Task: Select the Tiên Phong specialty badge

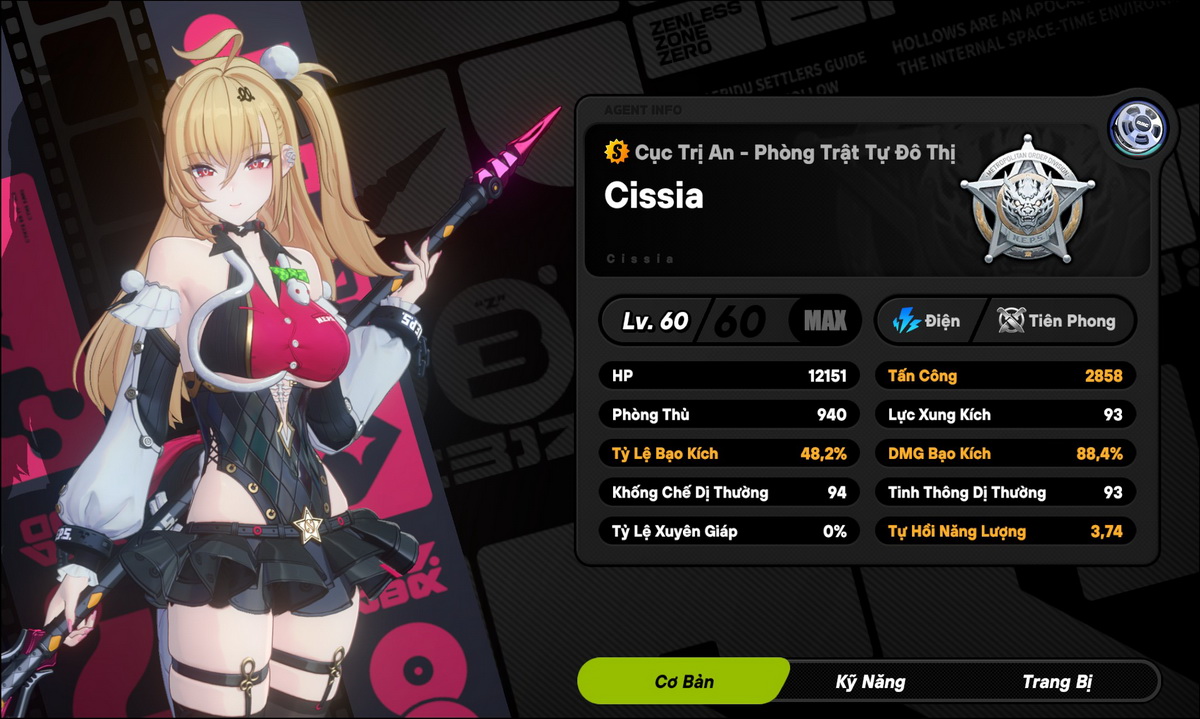Action: pyautogui.click(x=1056, y=321)
